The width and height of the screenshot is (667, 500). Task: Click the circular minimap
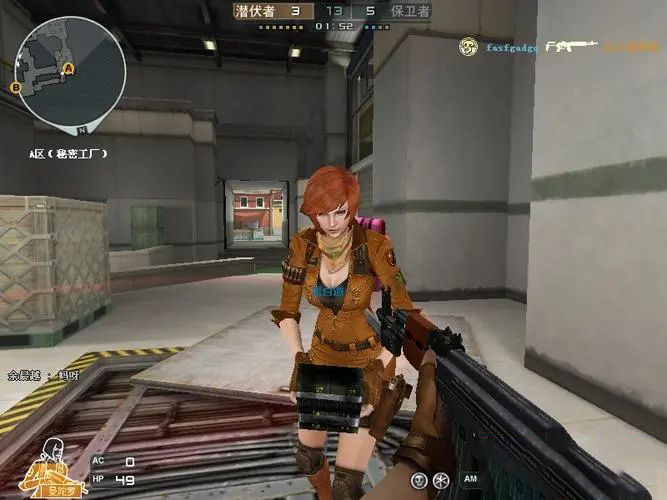pyautogui.click(x=72, y=74)
